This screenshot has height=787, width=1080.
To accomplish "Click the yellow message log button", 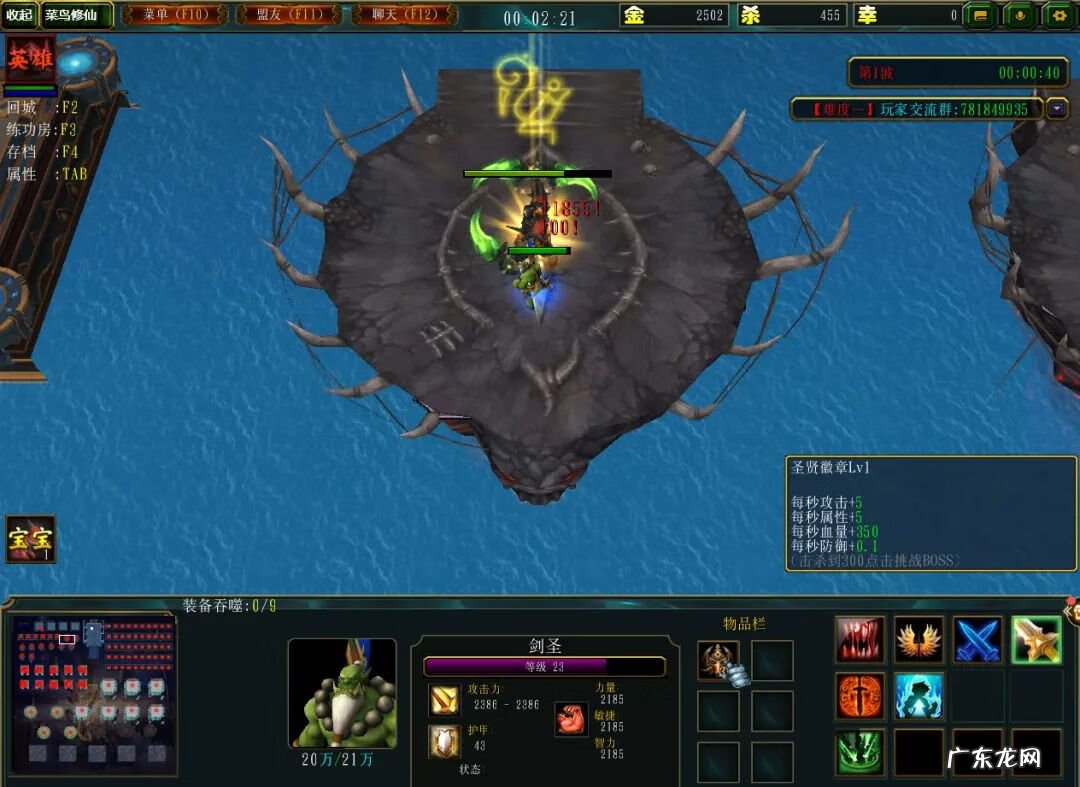I will 981,15.
